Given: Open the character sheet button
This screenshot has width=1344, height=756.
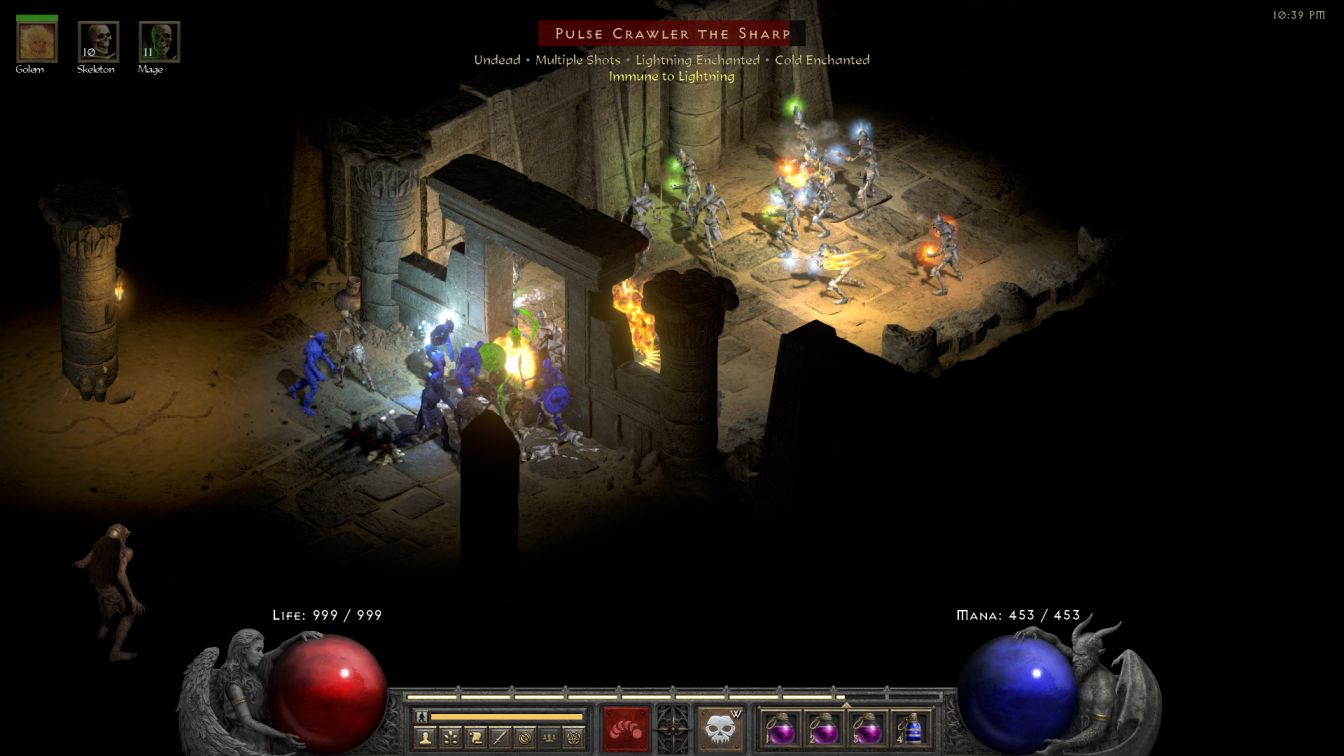Looking at the screenshot, I should (x=426, y=738).
